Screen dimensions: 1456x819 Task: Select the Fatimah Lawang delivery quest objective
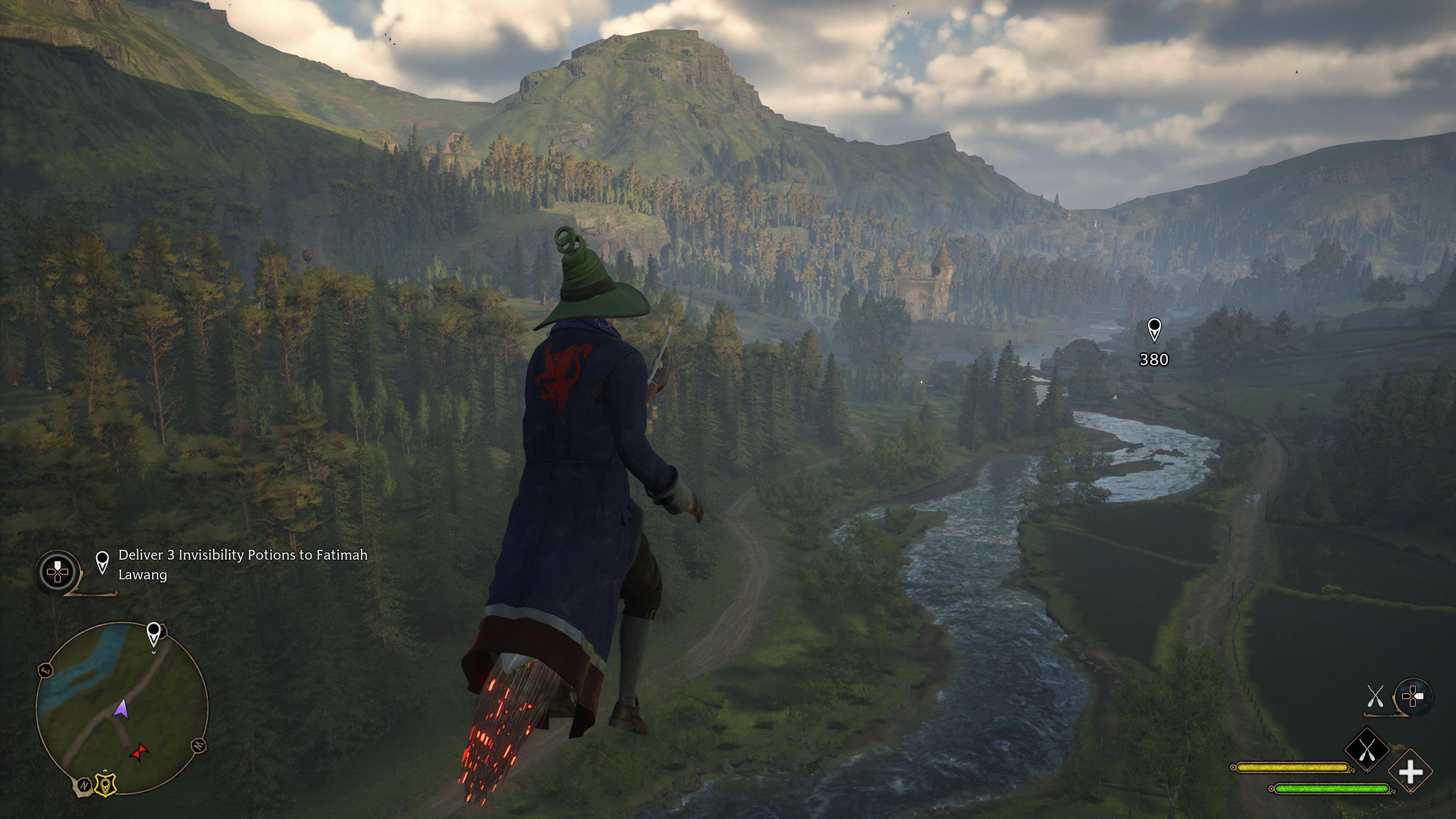coord(243,564)
